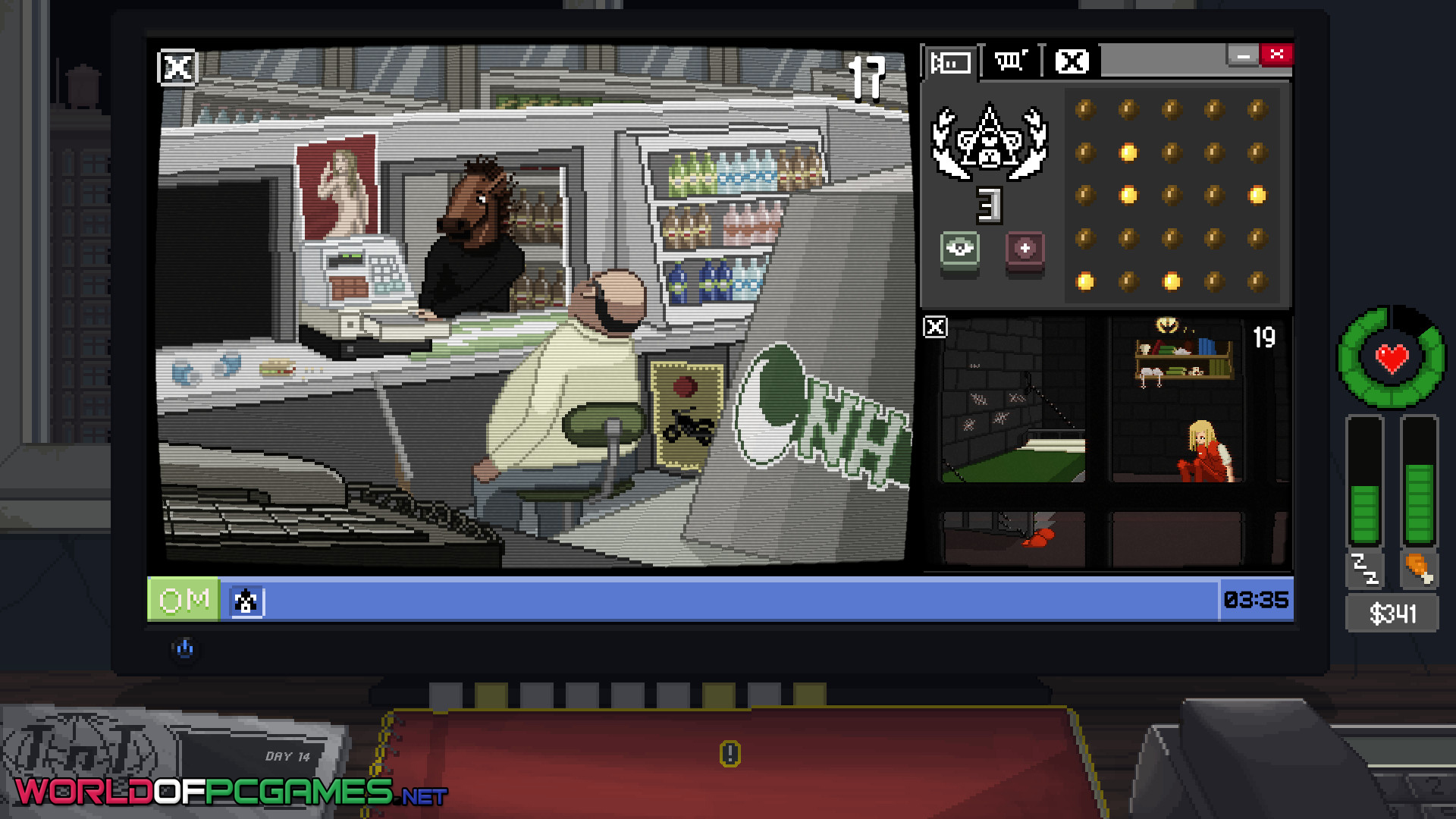Select the monkey app on the taskbar
The width and height of the screenshot is (1456, 819).
[x=246, y=601]
